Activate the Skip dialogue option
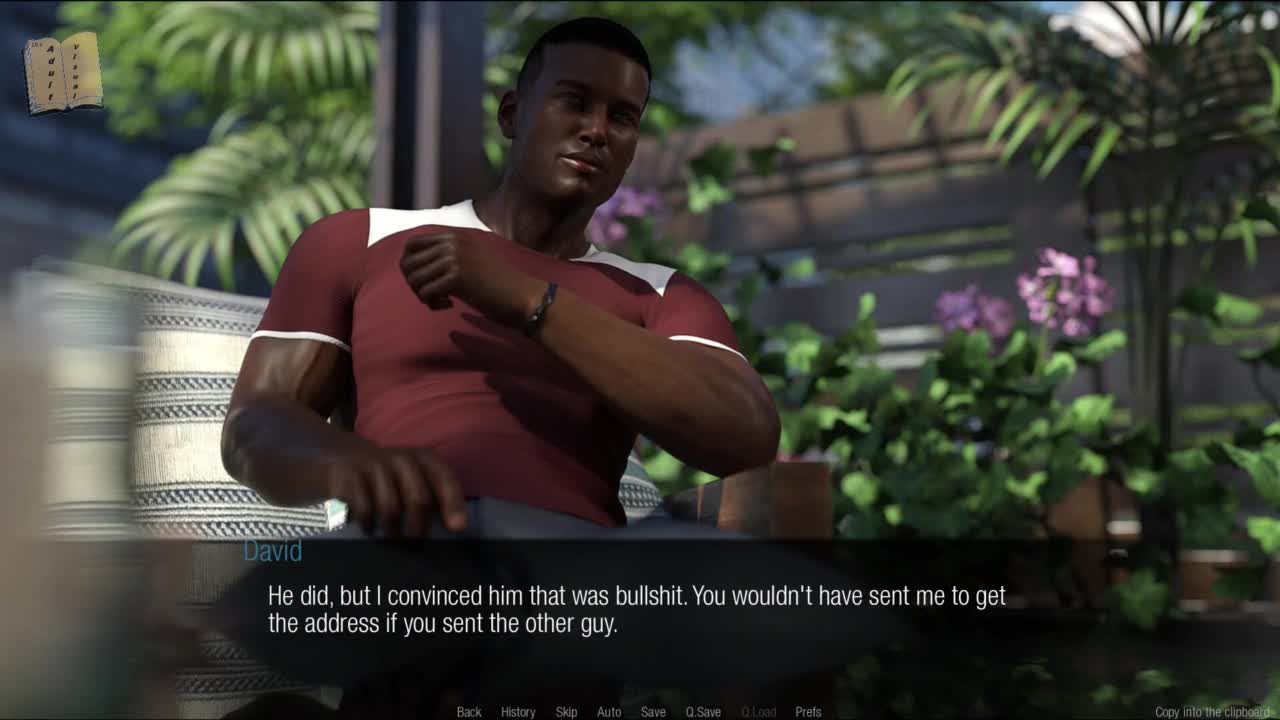The height and width of the screenshot is (720, 1280). pos(566,712)
